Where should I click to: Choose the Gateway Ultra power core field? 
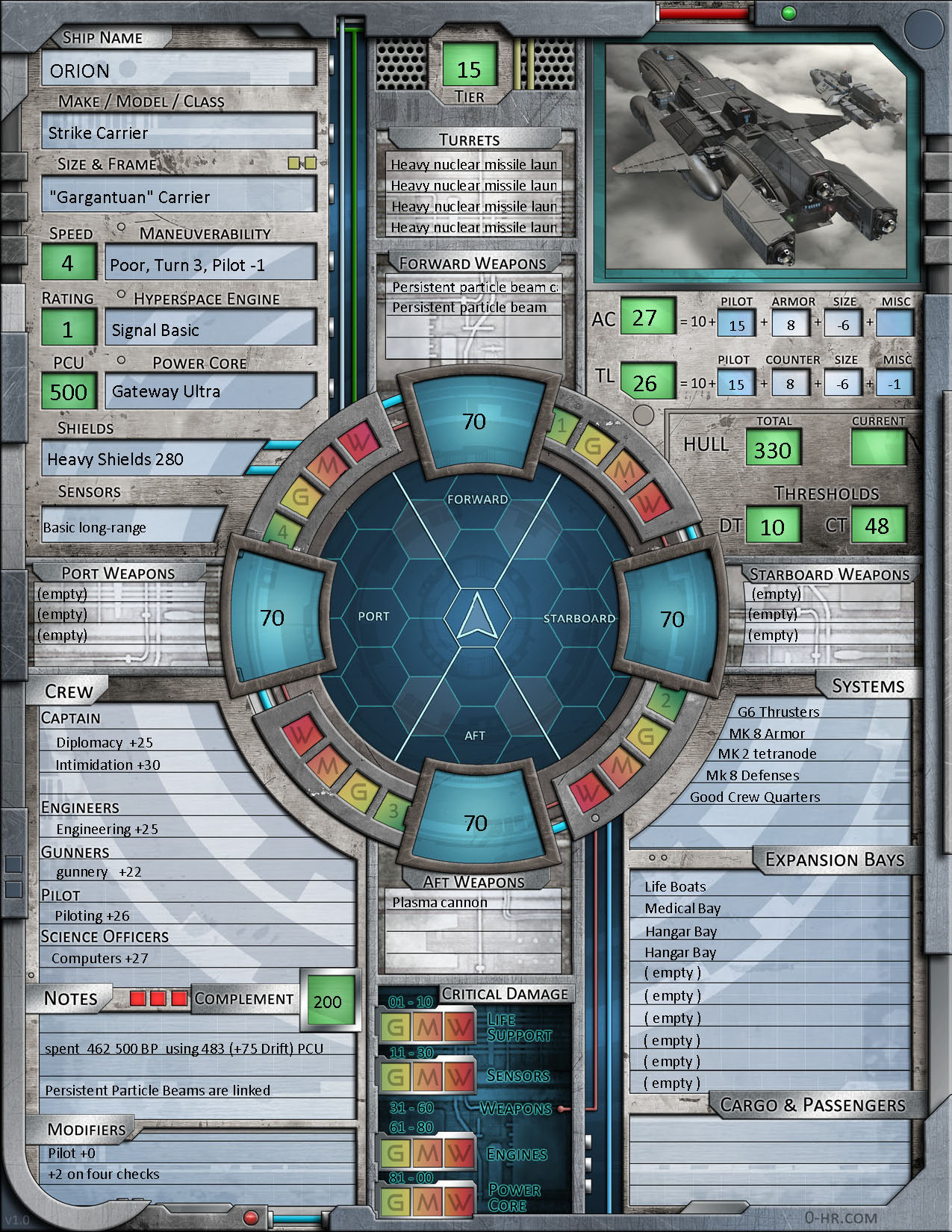pyautogui.click(x=210, y=391)
